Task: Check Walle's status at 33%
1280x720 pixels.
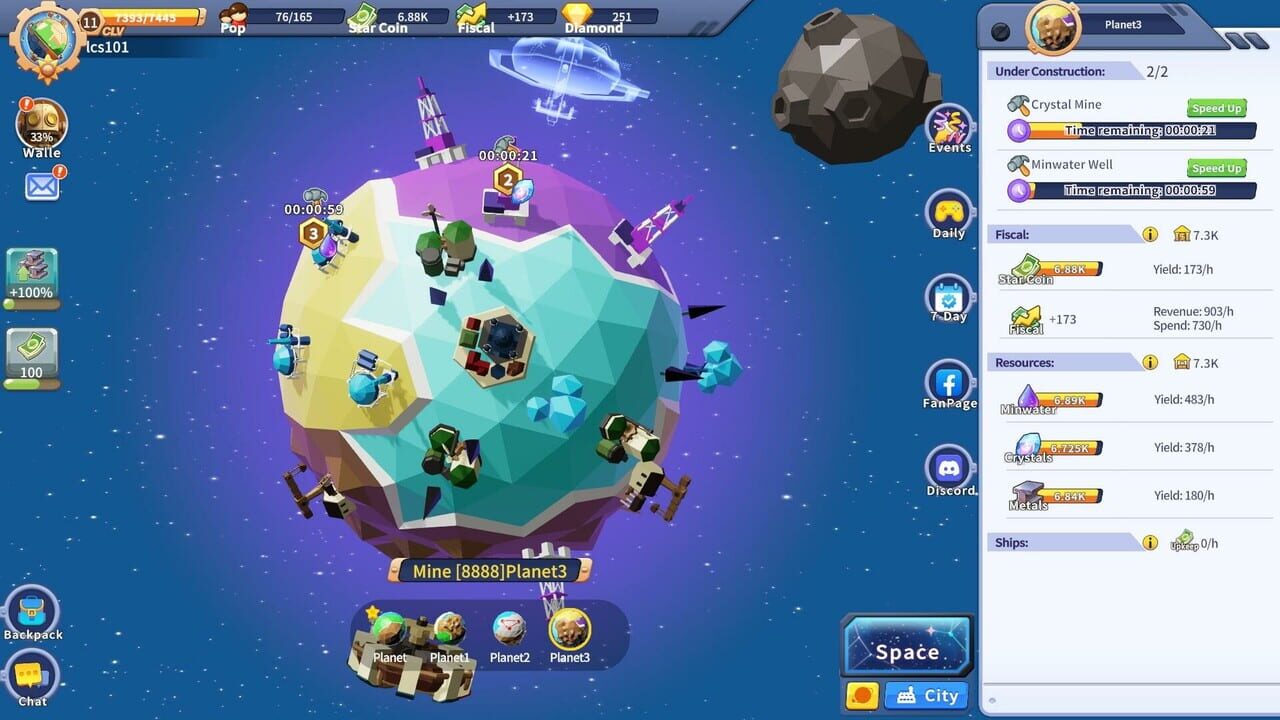Action: pyautogui.click(x=40, y=125)
